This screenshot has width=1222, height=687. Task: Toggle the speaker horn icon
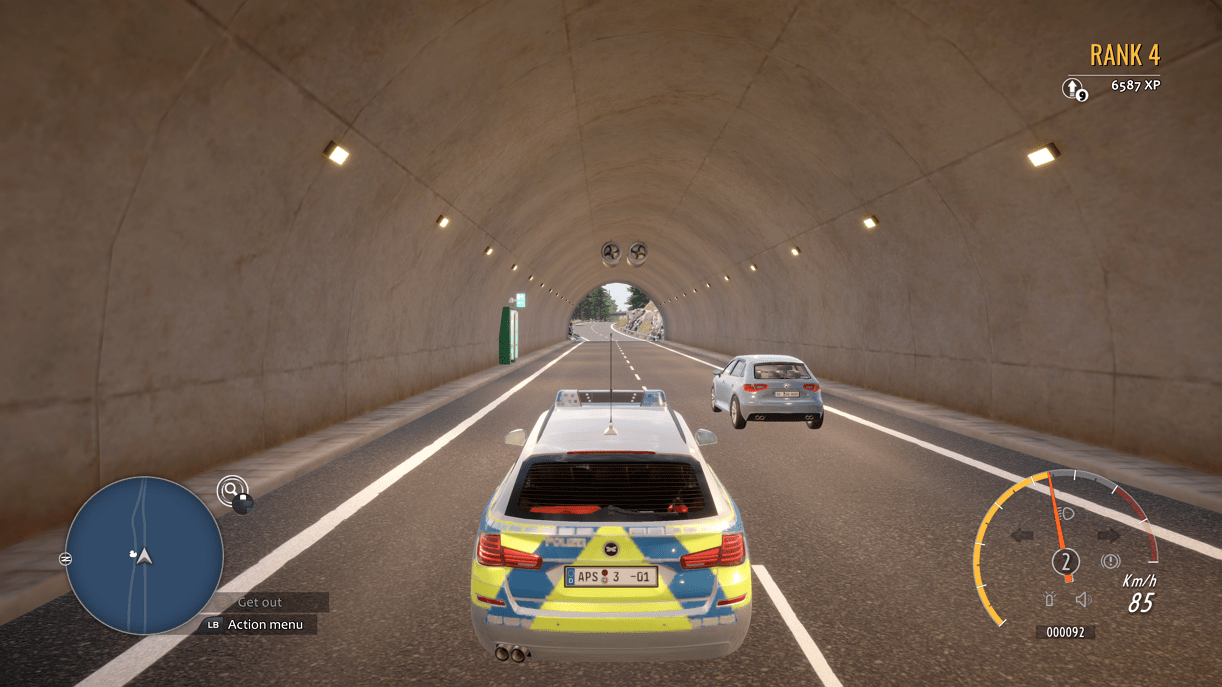(1082, 599)
